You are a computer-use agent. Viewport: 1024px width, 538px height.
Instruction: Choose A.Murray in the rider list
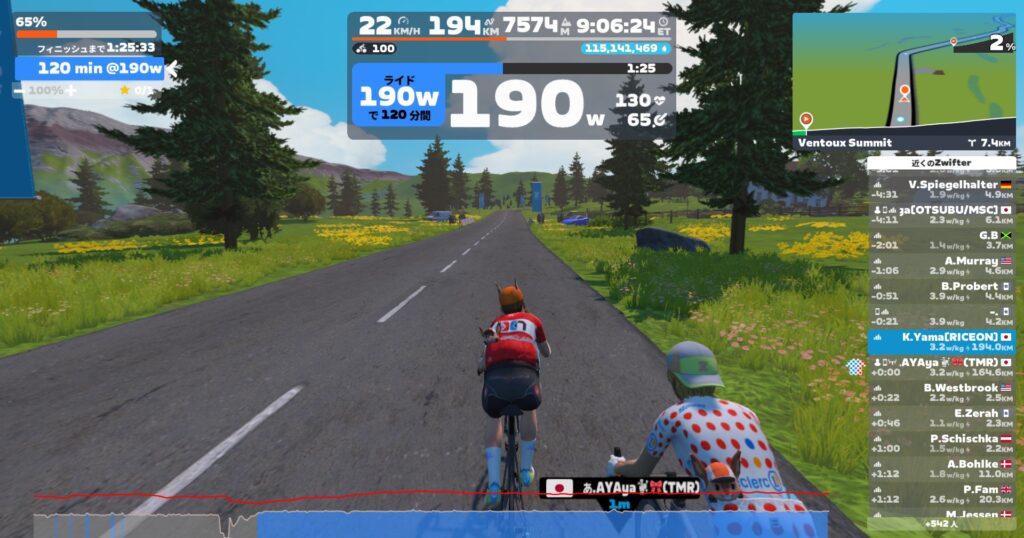point(943,265)
